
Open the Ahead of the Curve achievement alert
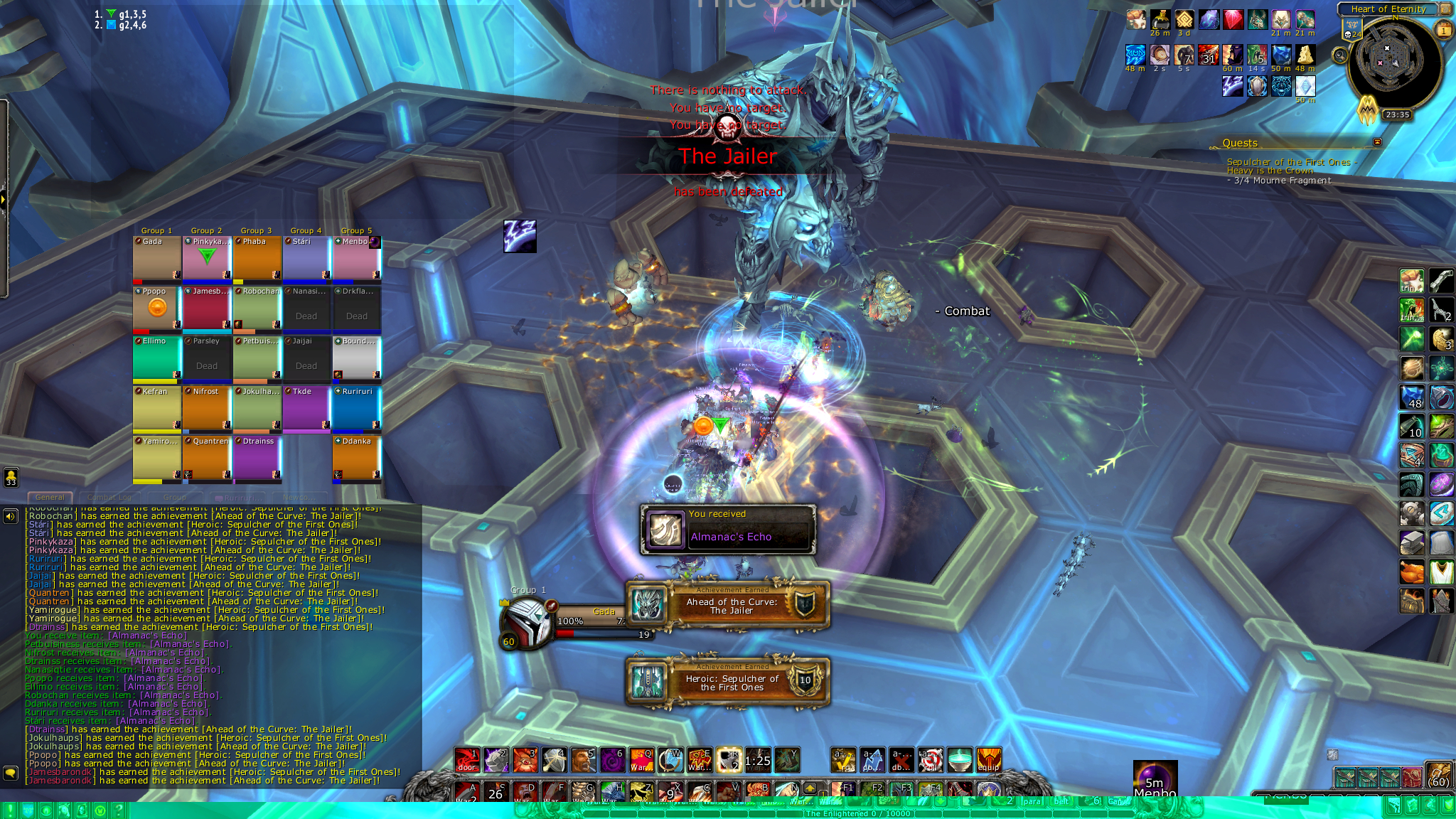pyautogui.click(x=727, y=606)
